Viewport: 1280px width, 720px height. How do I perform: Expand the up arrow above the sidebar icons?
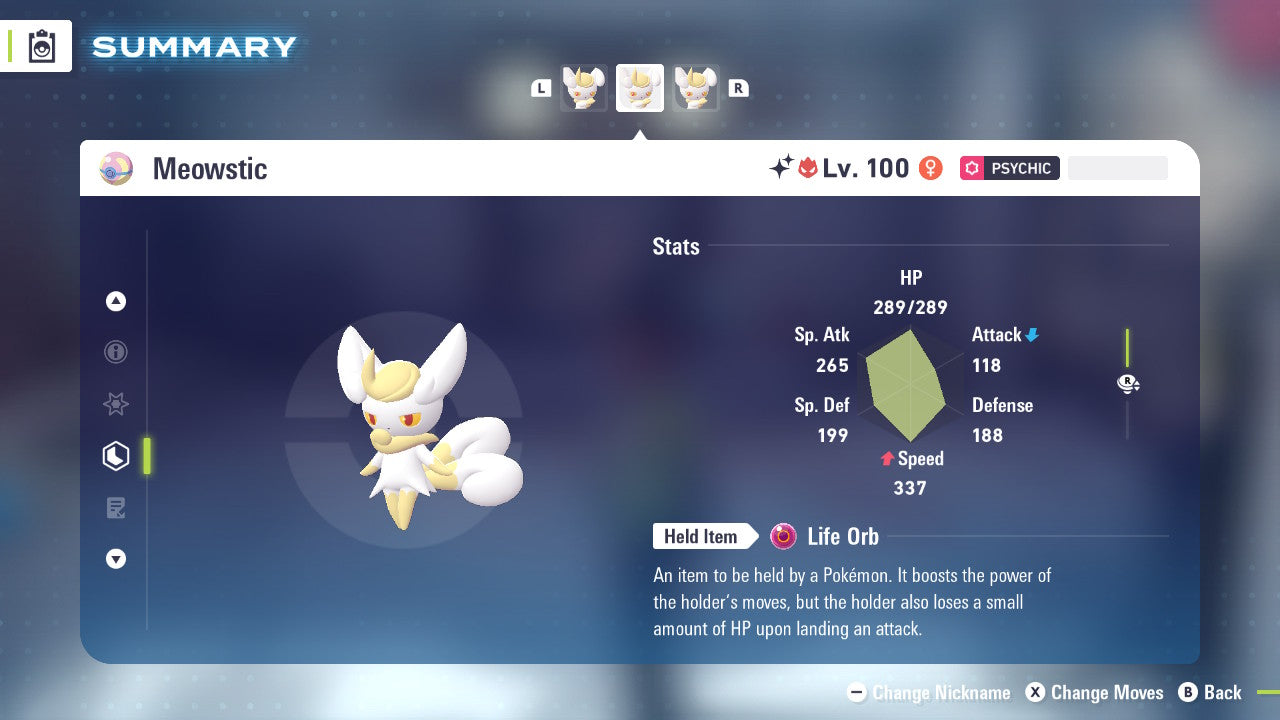(115, 301)
